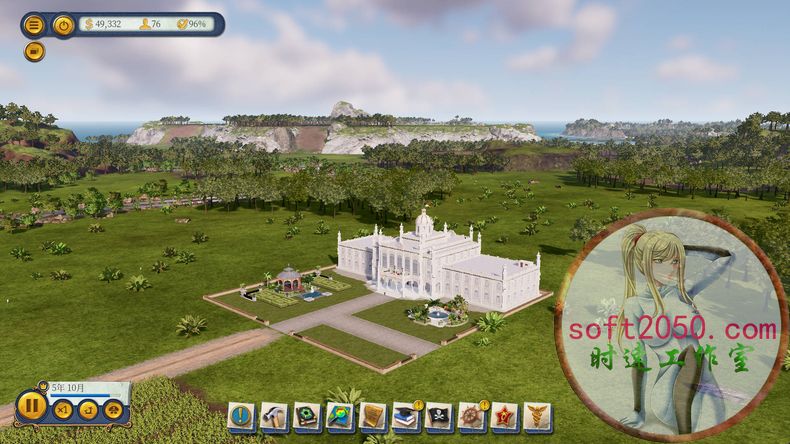Open the hamburger main menu
790x444 pixels.
click(x=34, y=25)
